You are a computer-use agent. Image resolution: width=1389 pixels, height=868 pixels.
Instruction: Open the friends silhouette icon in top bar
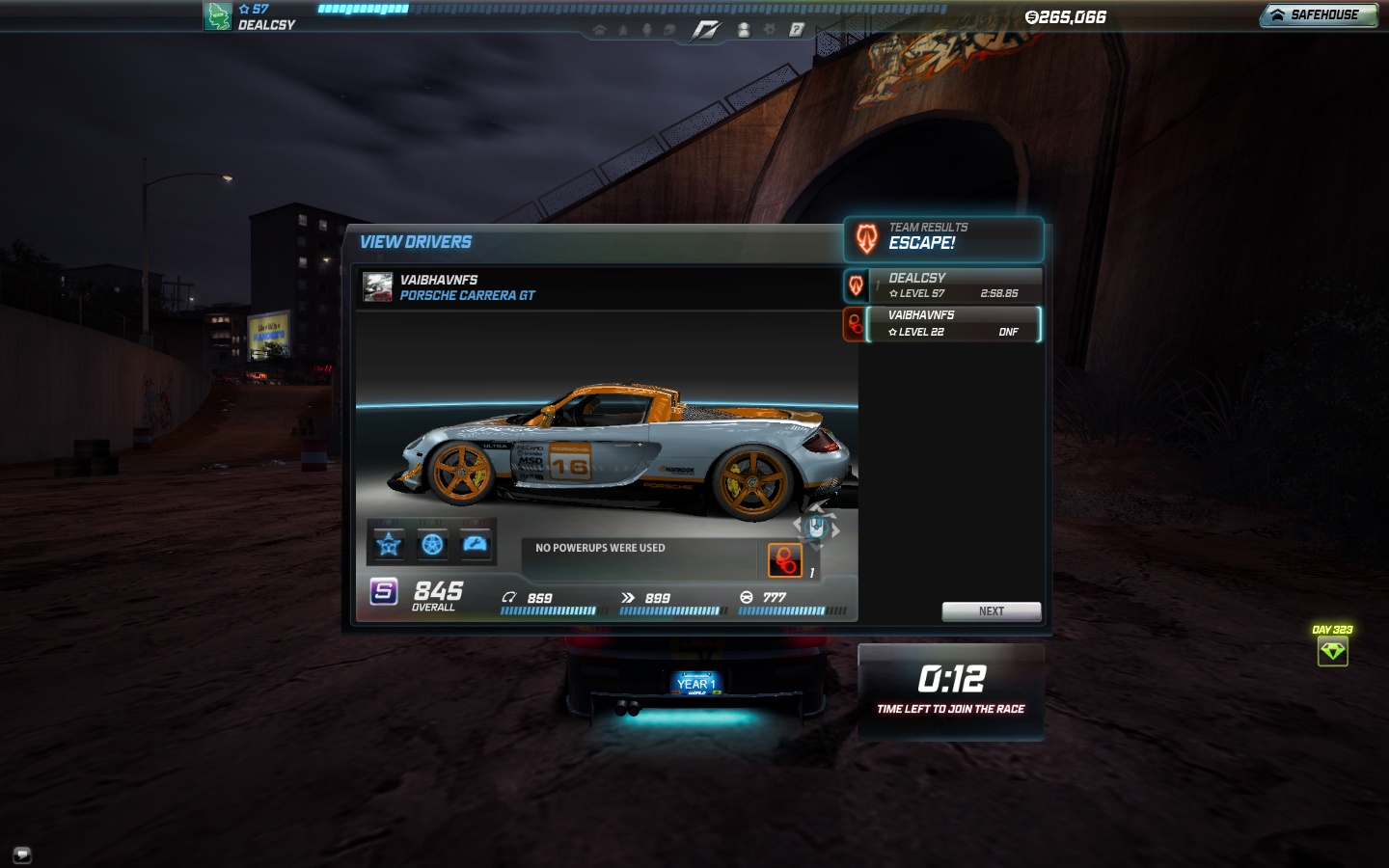pyautogui.click(x=744, y=31)
